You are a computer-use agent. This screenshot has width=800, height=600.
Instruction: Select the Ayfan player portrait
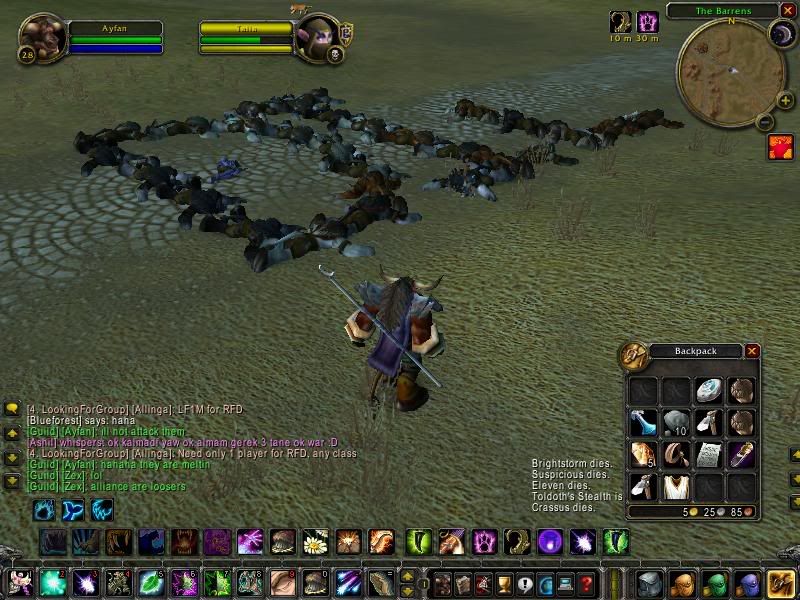(42, 38)
